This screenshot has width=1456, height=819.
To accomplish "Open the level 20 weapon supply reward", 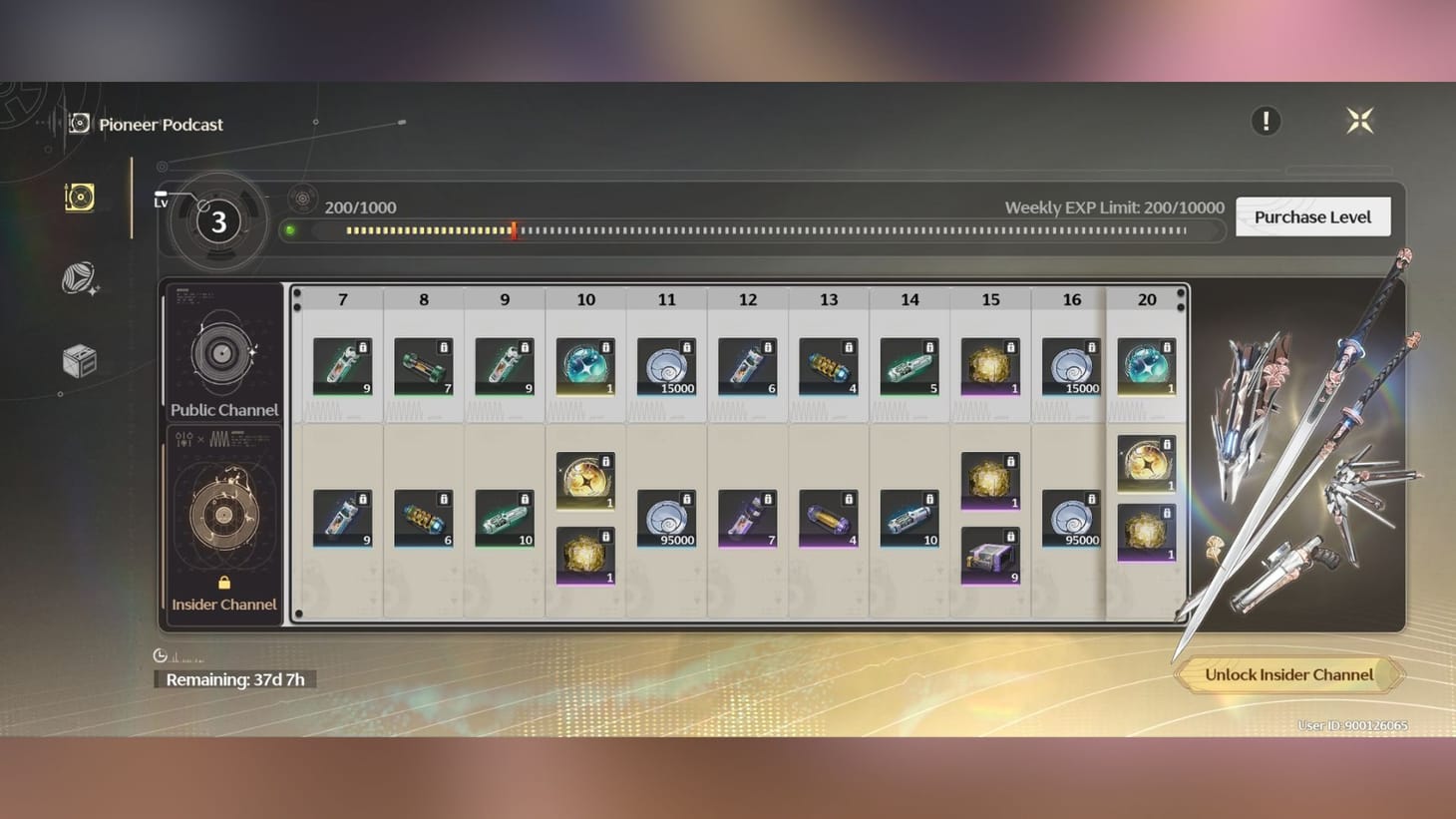I will [x=1145, y=365].
